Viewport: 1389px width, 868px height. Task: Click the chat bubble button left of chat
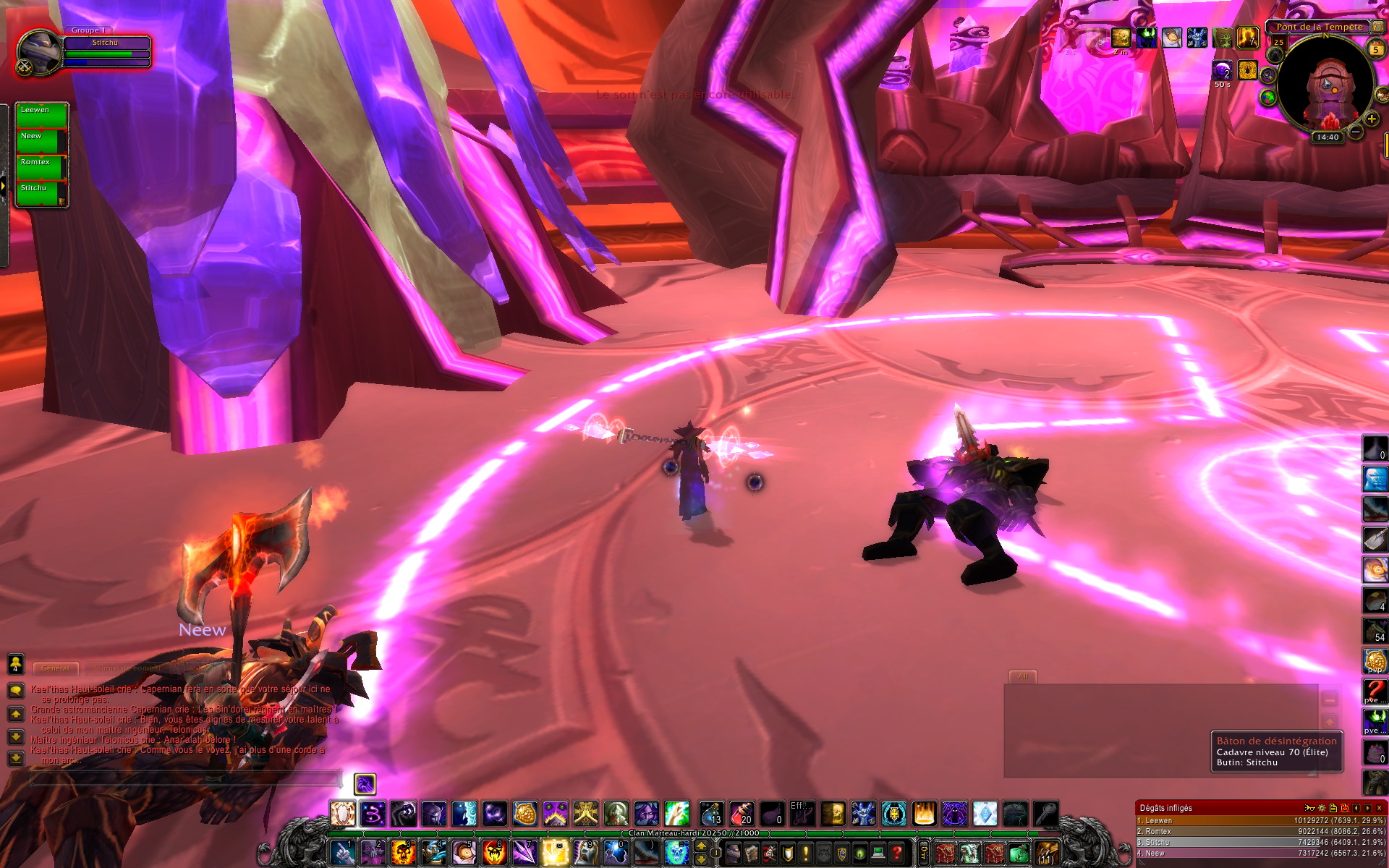(x=16, y=691)
